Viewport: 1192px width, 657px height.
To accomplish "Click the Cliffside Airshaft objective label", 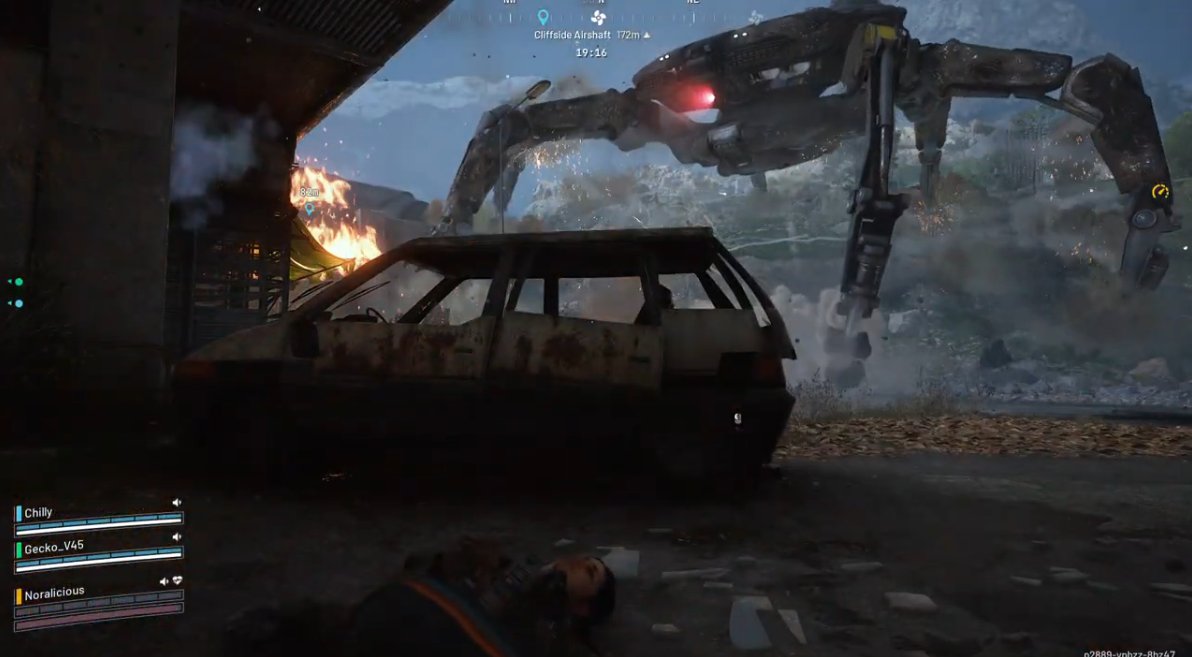I will pos(572,35).
